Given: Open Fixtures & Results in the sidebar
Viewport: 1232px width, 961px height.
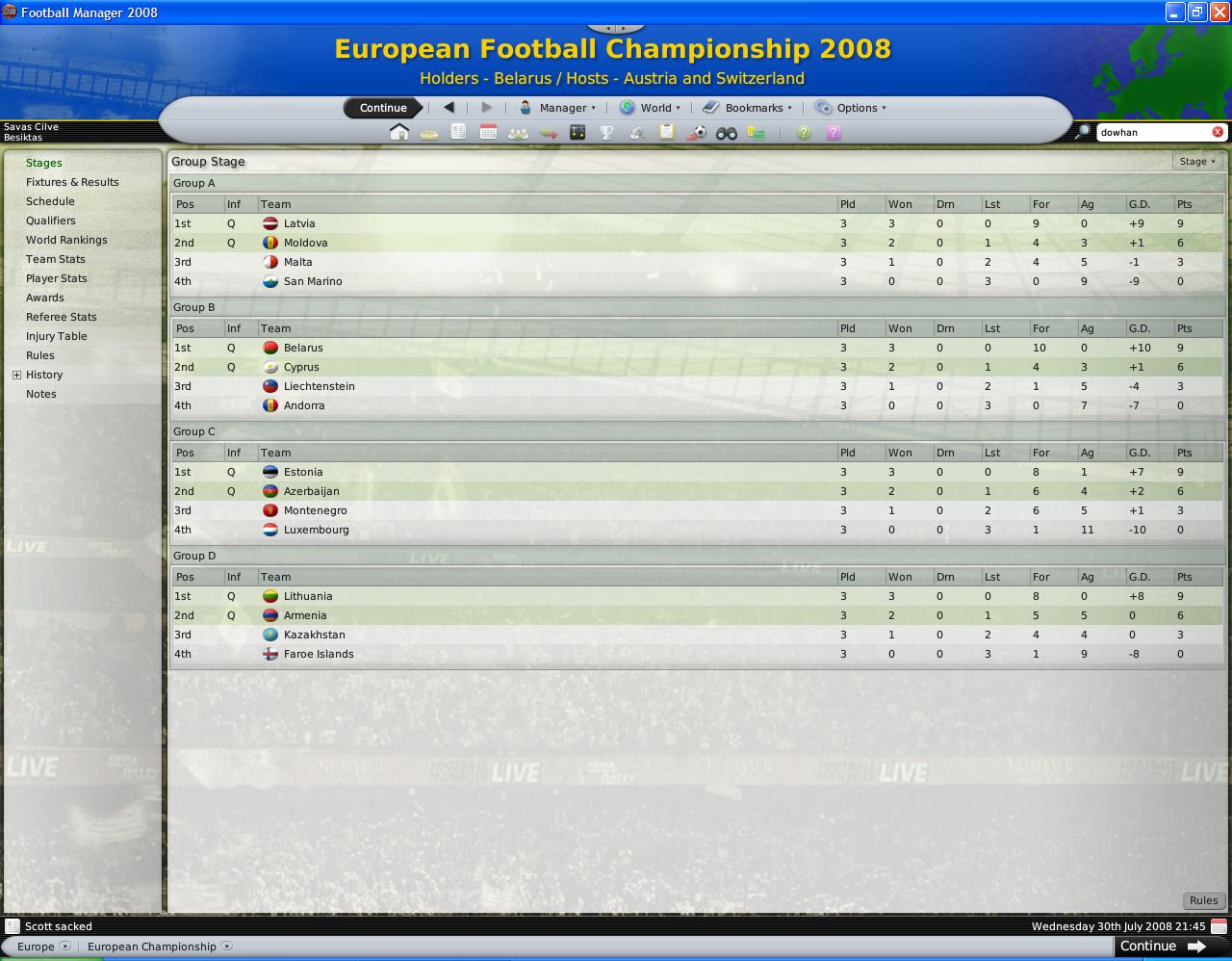Looking at the screenshot, I should [x=72, y=182].
